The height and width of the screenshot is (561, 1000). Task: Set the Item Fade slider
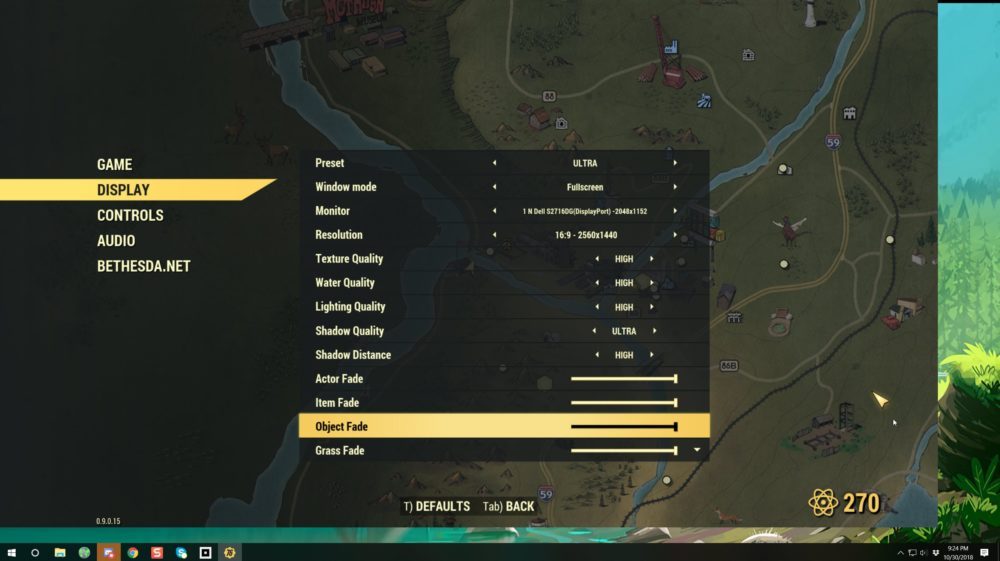[x=623, y=403]
